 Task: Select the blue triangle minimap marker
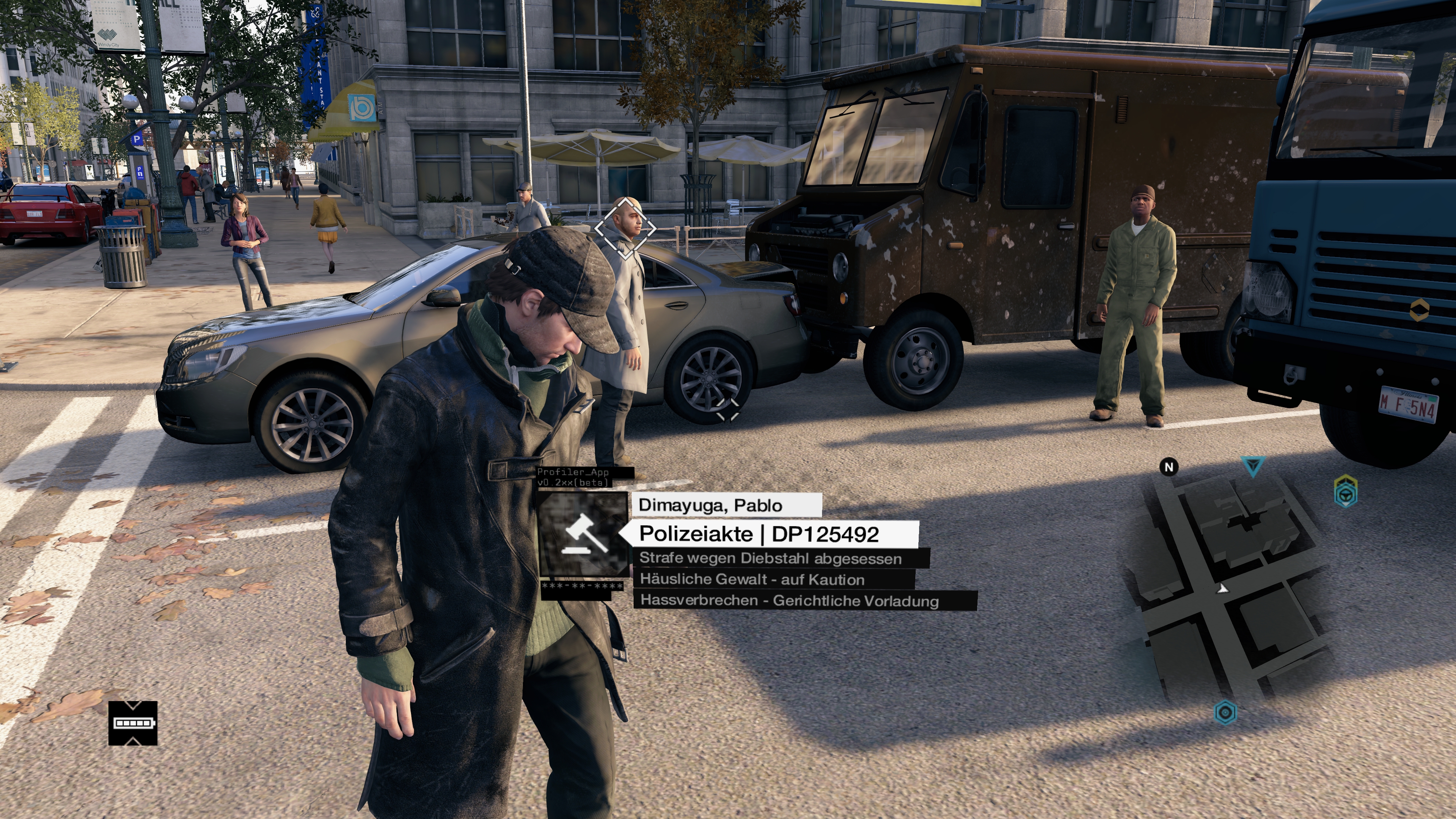[1252, 466]
